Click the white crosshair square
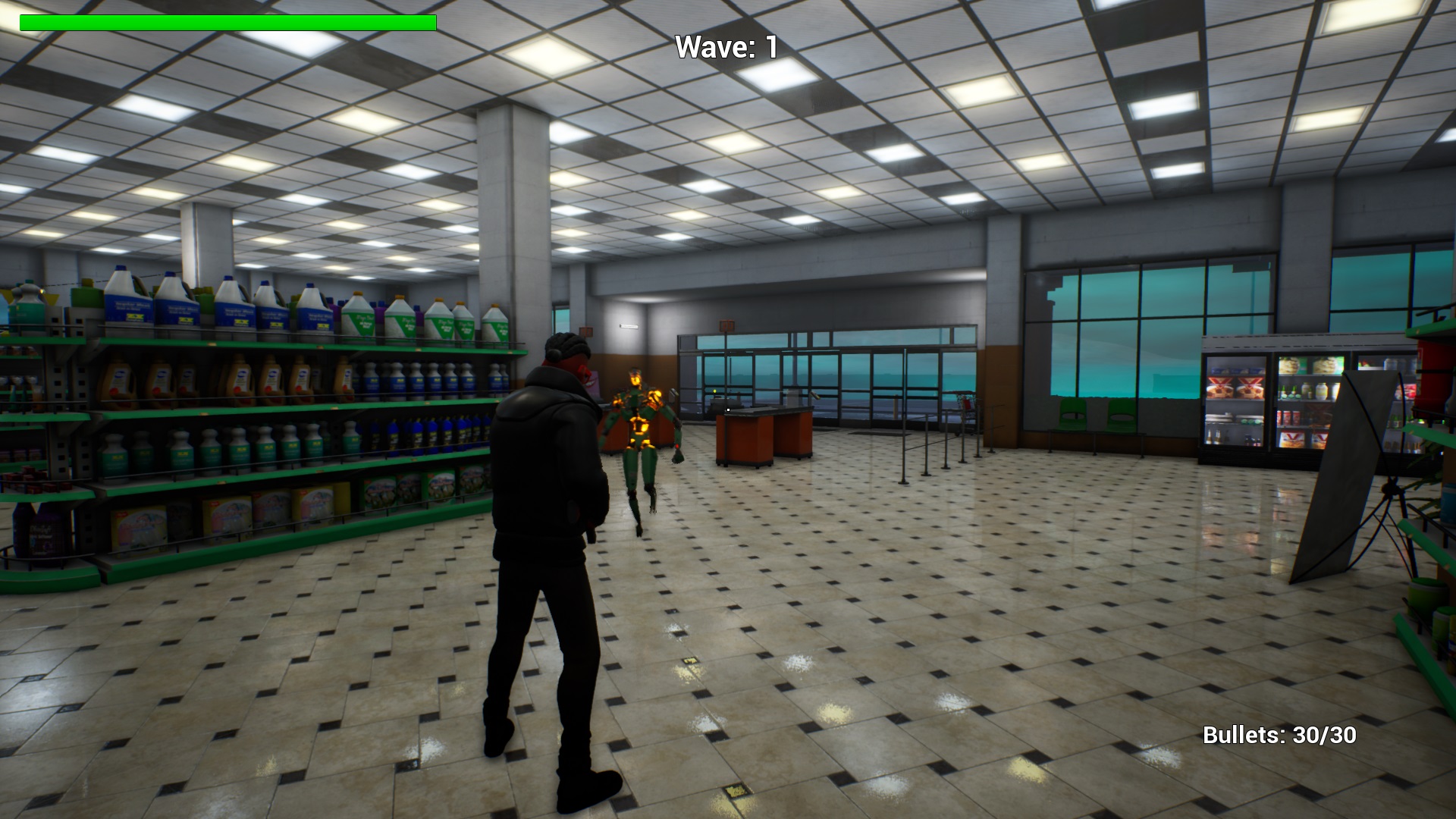Image resolution: width=1456 pixels, height=819 pixels. pyautogui.click(x=728, y=409)
